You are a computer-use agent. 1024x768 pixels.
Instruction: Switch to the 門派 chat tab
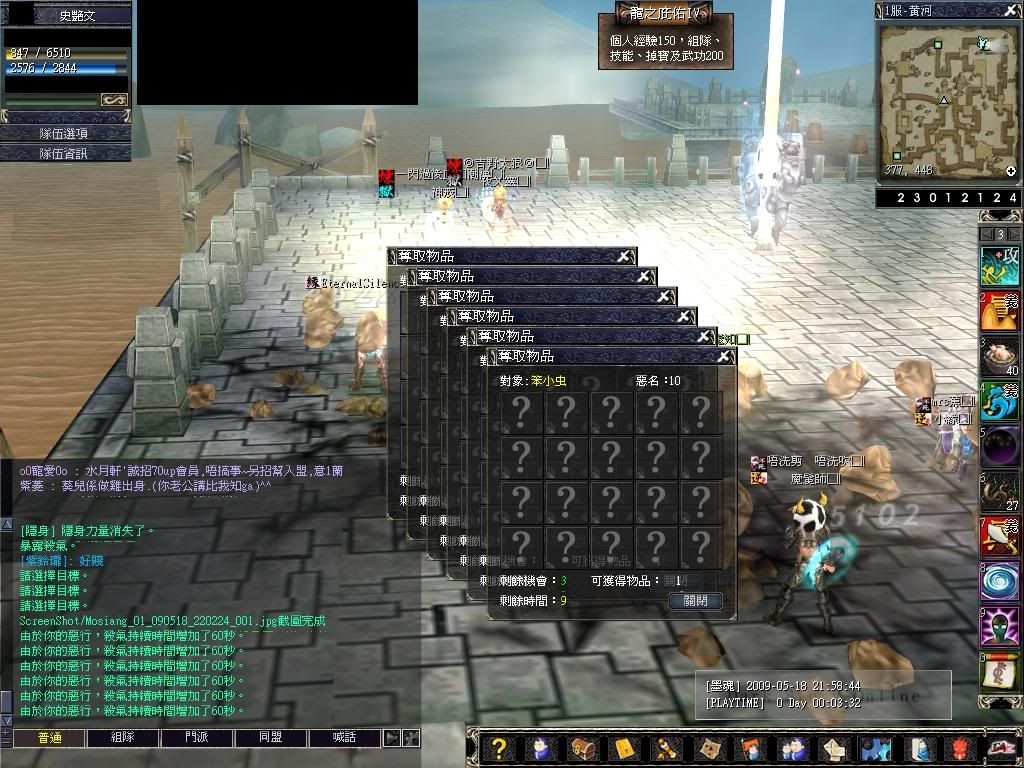coord(197,738)
